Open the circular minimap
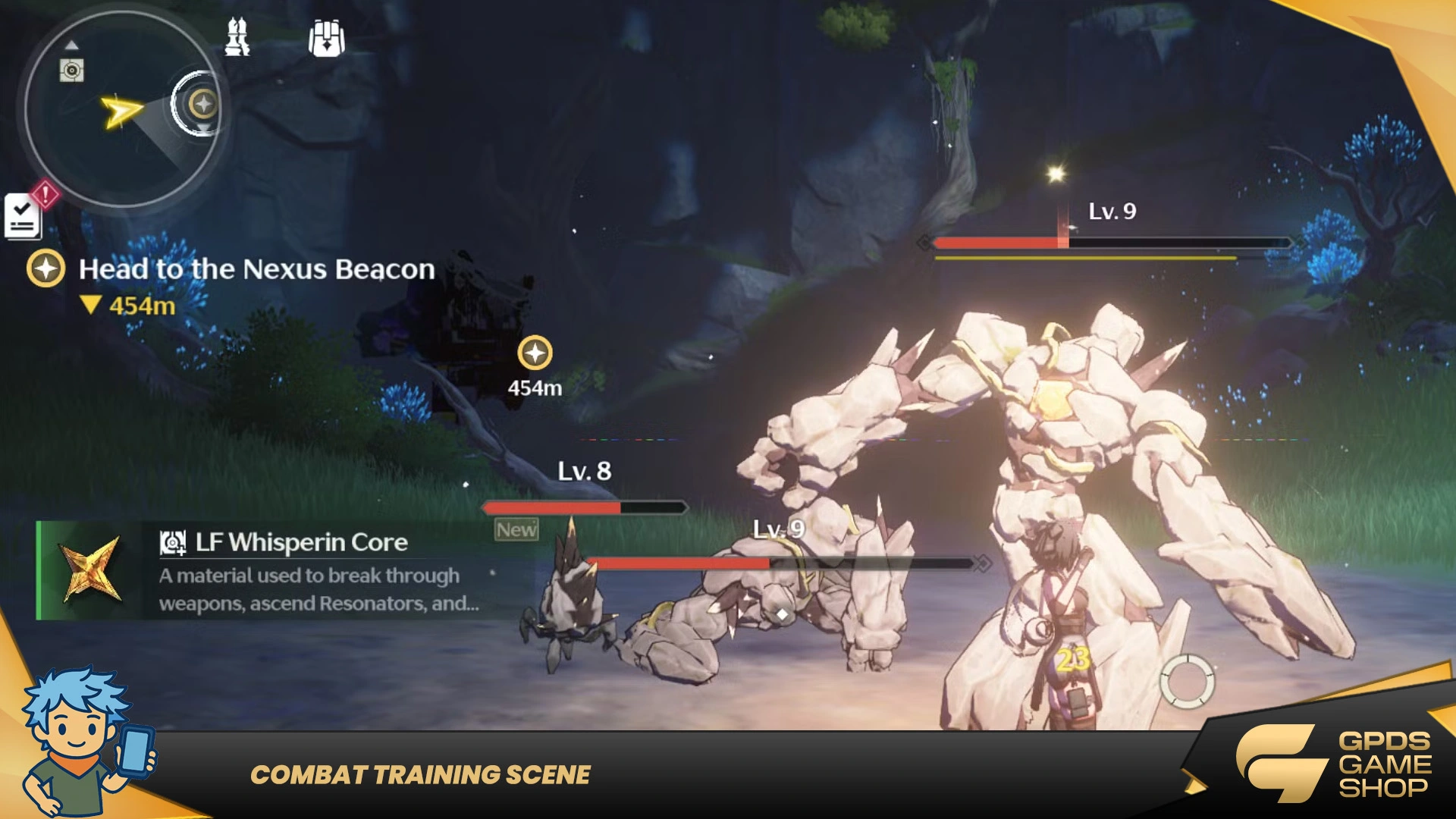The height and width of the screenshot is (819, 1456). tap(121, 110)
